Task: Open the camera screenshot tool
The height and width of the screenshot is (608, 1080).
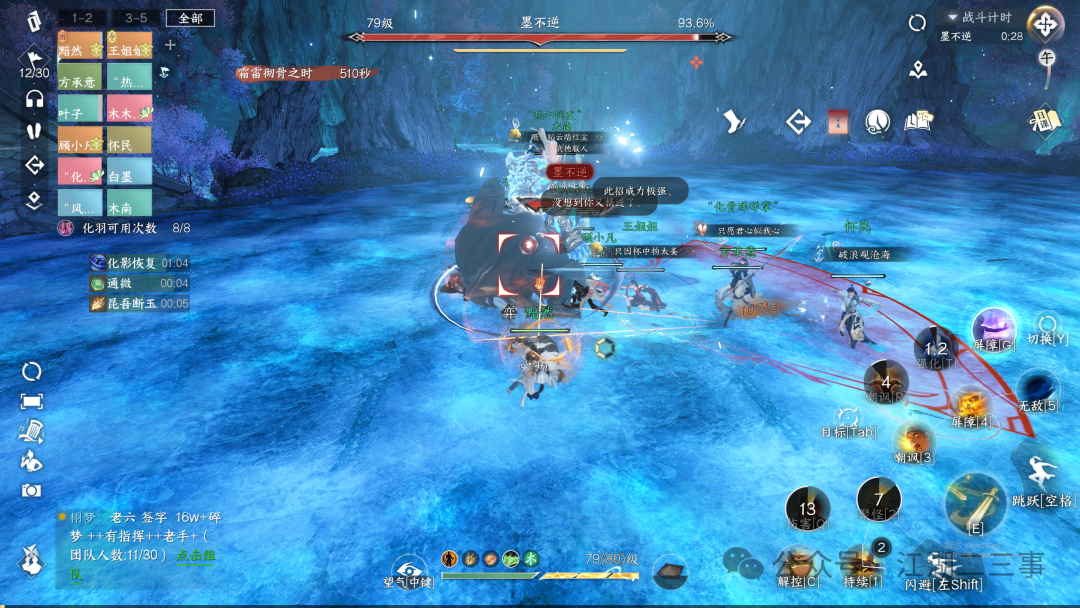Action: [x=31, y=490]
